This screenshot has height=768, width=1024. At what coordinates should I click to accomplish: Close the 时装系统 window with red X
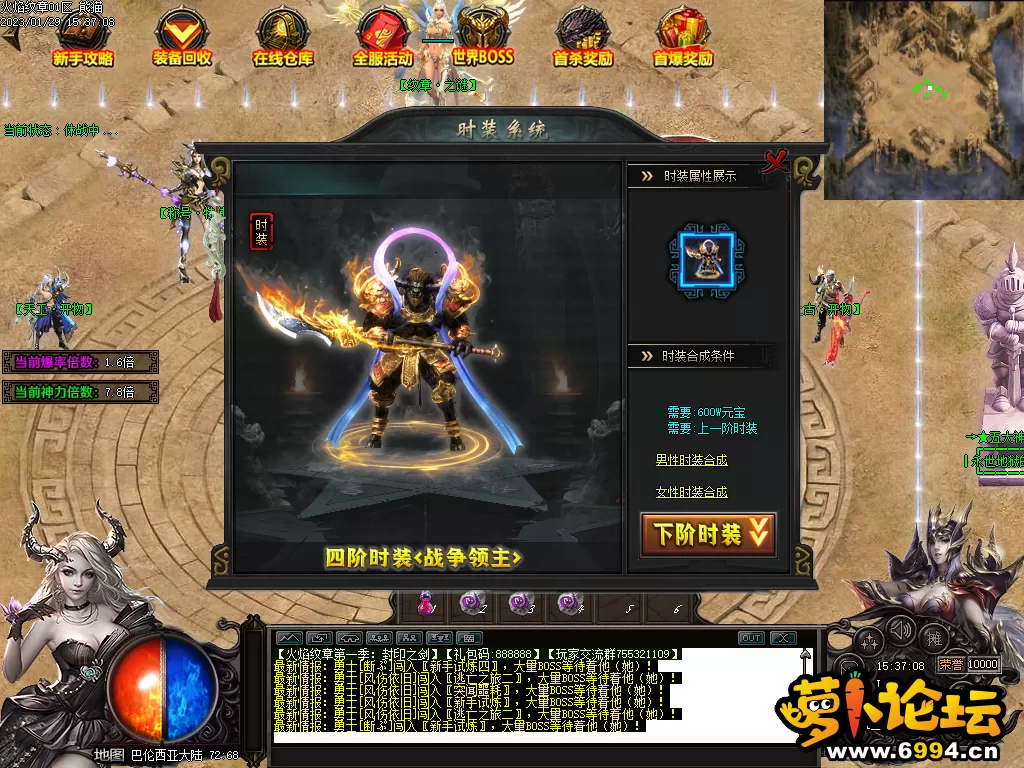click(x=775, y=160)
